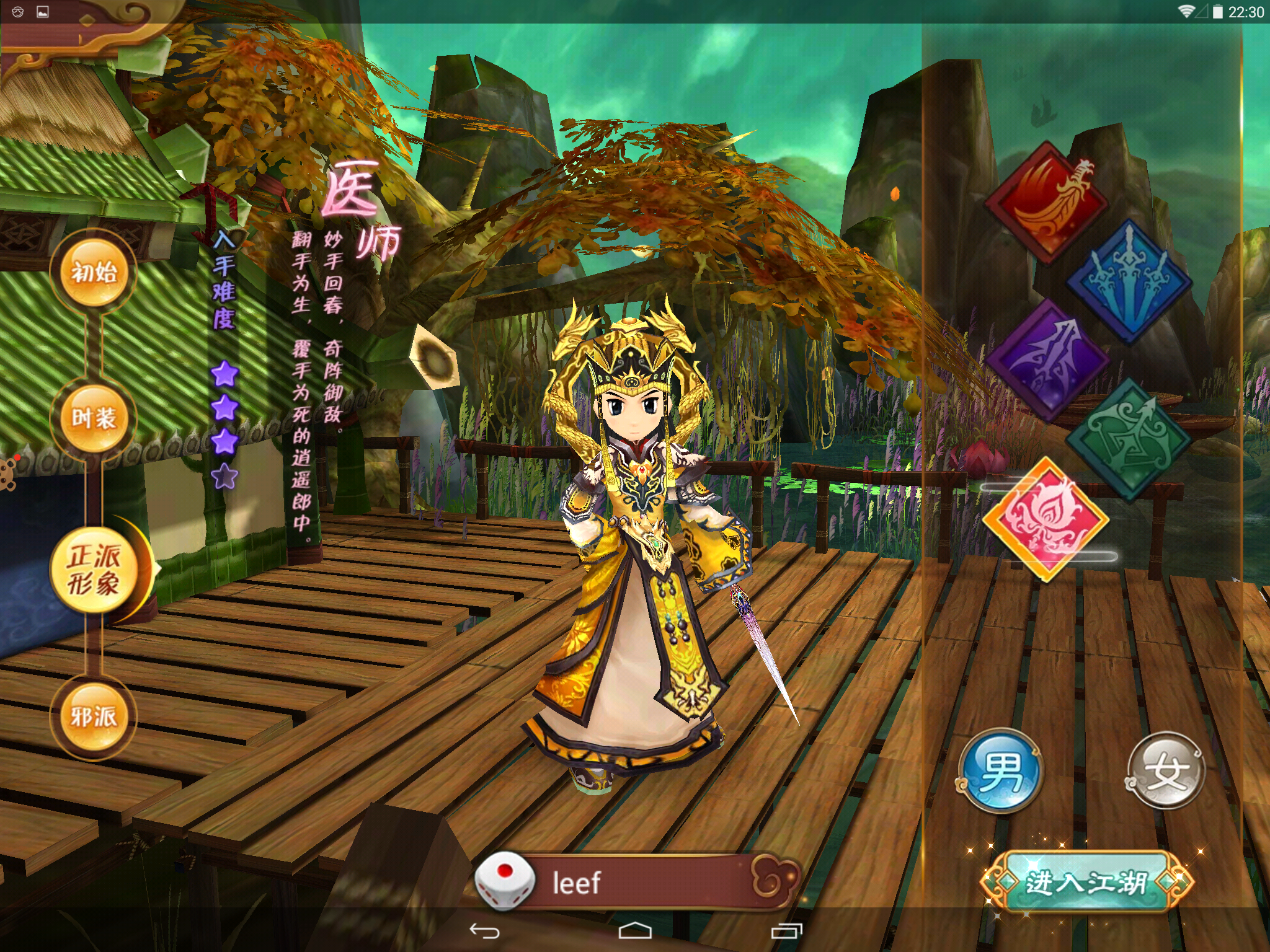Select the green bow class icon
The image size is (1270, 952).
click(1129, 439)
